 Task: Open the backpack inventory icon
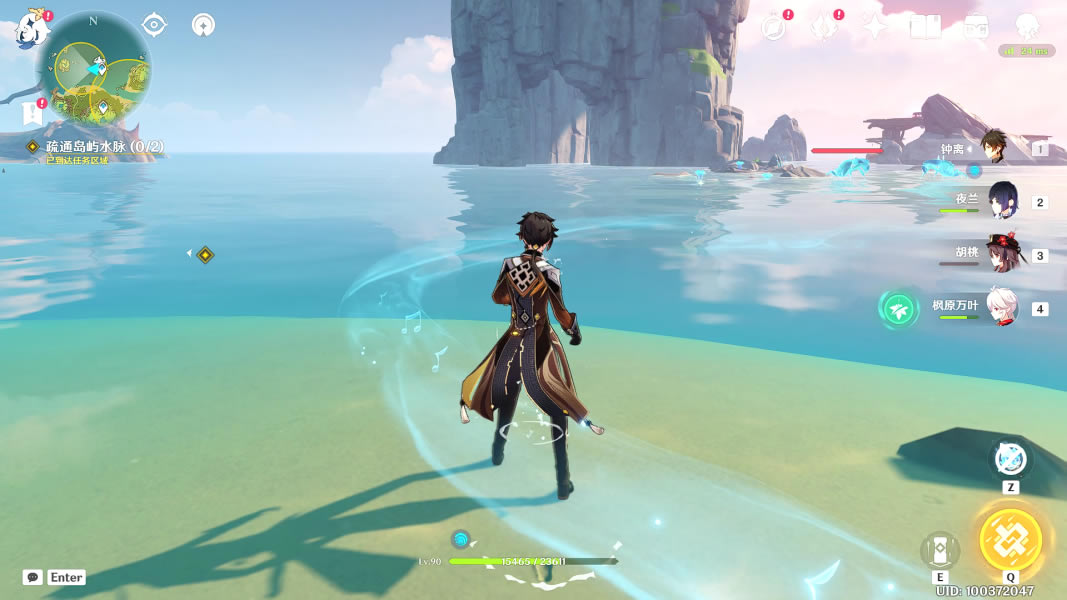[x=976, y=27]
